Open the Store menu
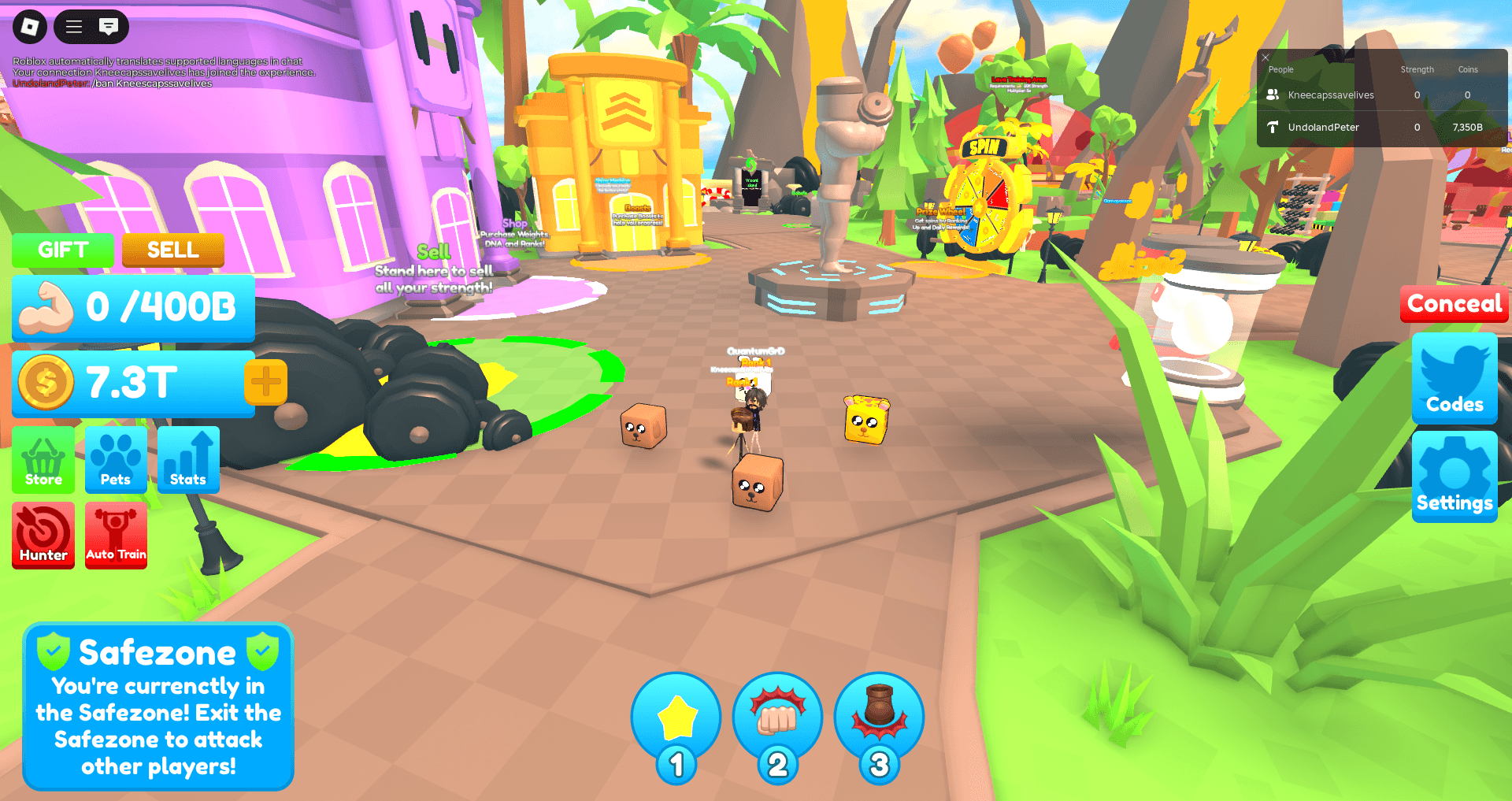This screenshot has width=1512, height=801. click(43, 460)
